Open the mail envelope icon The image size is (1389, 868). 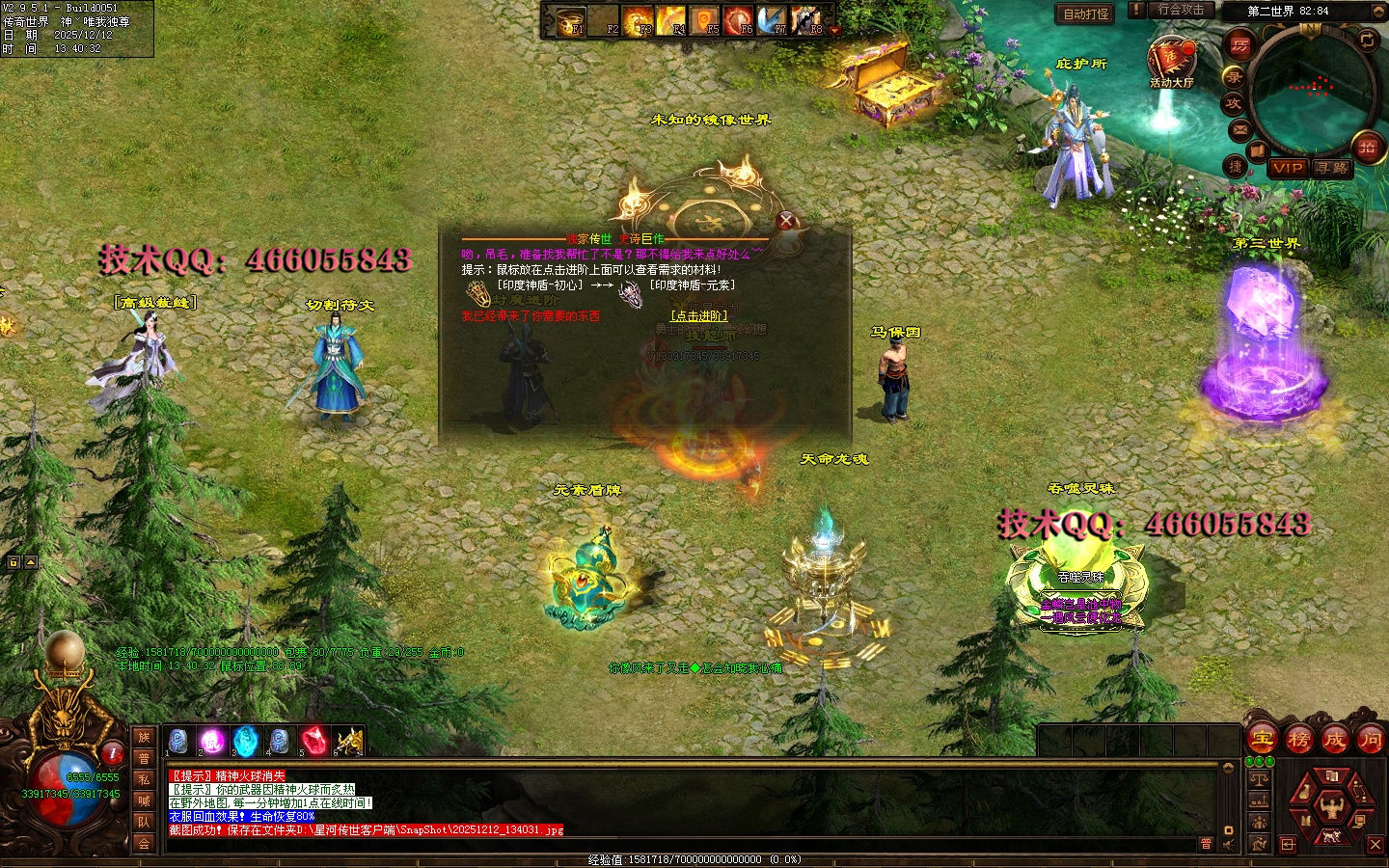coord(1240,129)
